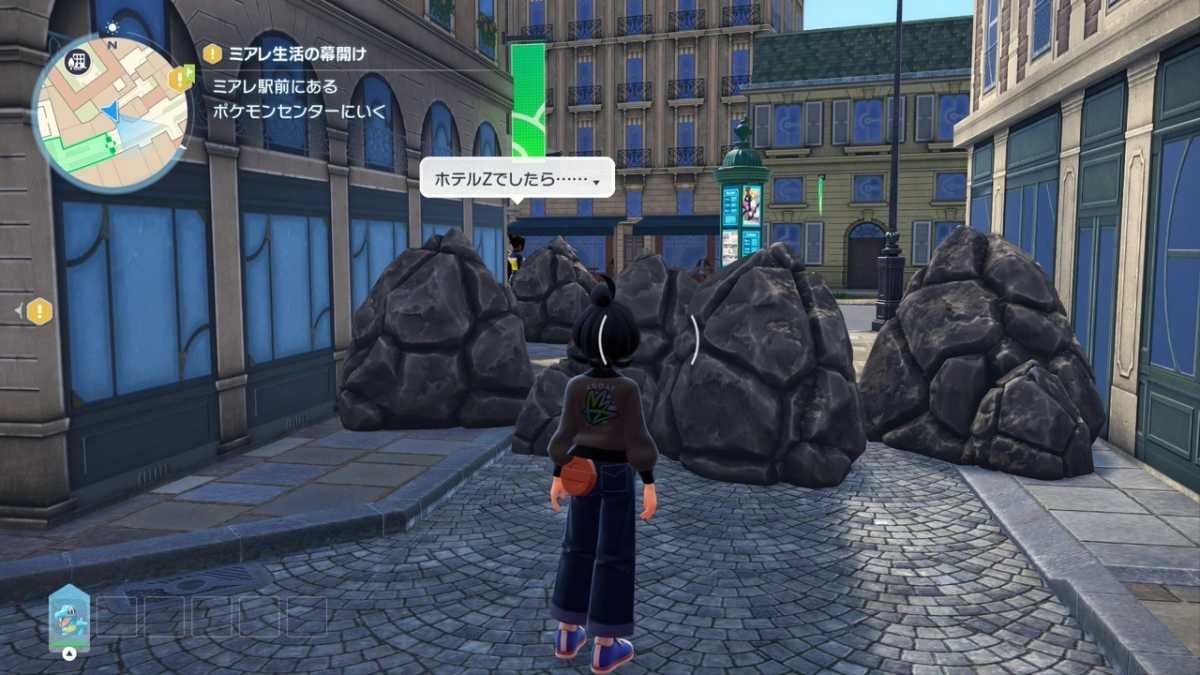
Task: Click the yellow exclamation notification icon
Action: click(39, 312)
